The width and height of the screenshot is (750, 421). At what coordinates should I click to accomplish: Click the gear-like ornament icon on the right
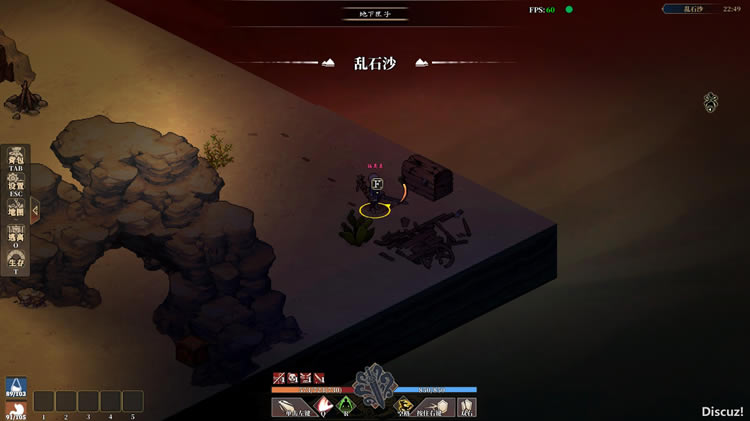711,100
